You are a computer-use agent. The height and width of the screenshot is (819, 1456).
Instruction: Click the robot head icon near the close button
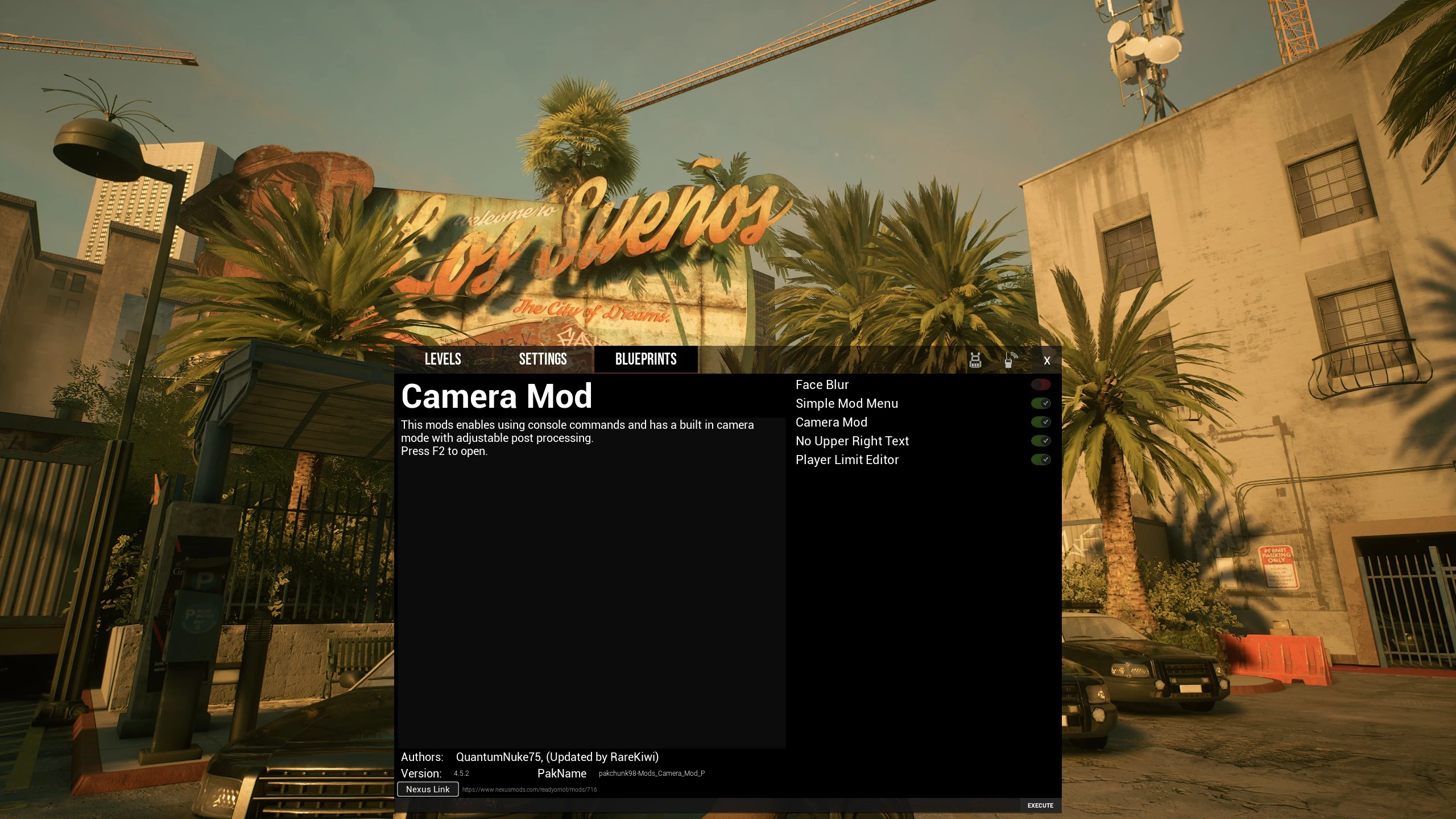point(976,360)
